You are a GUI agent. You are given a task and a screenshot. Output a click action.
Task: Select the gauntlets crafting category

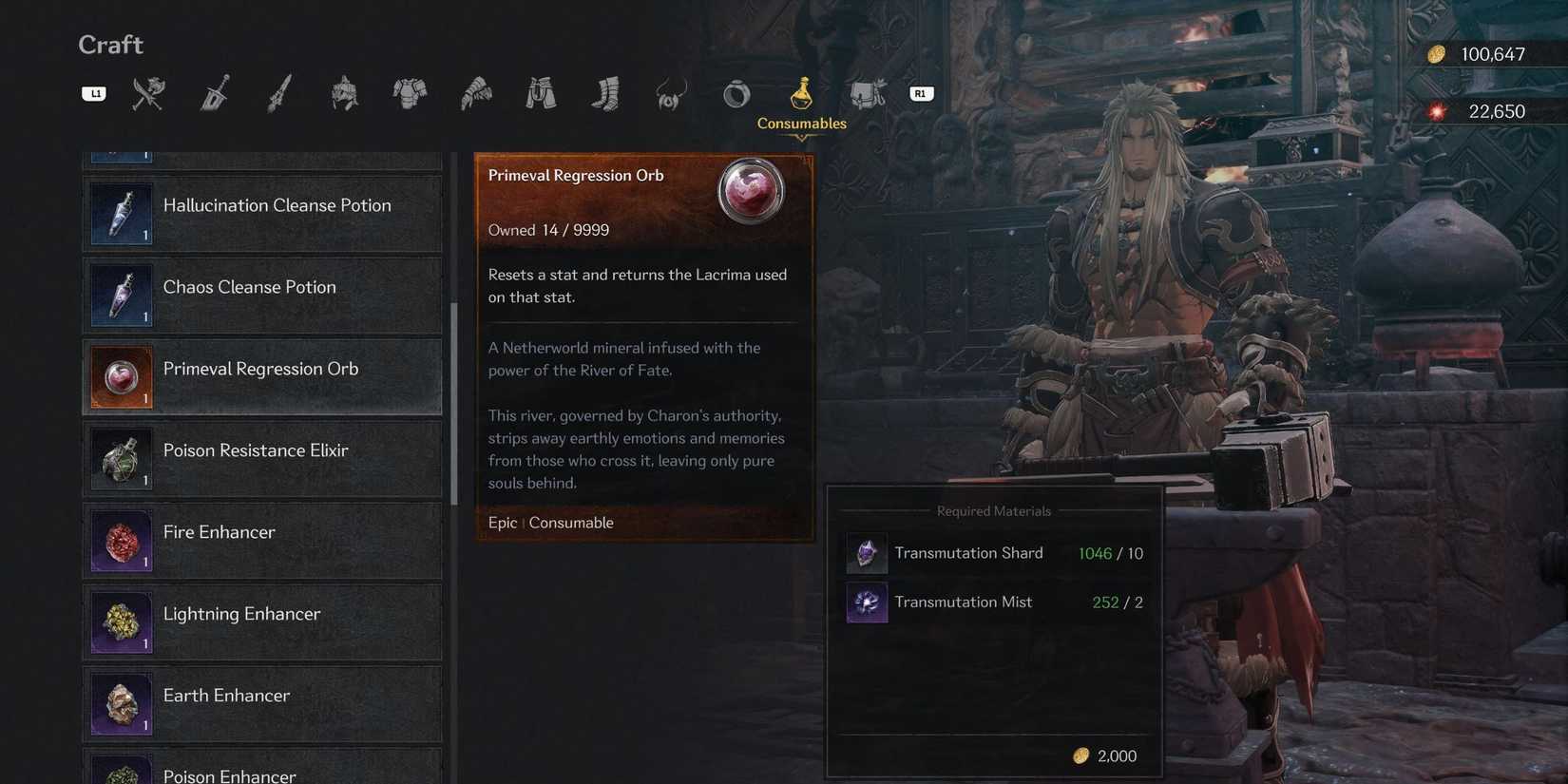coord(476,92)
